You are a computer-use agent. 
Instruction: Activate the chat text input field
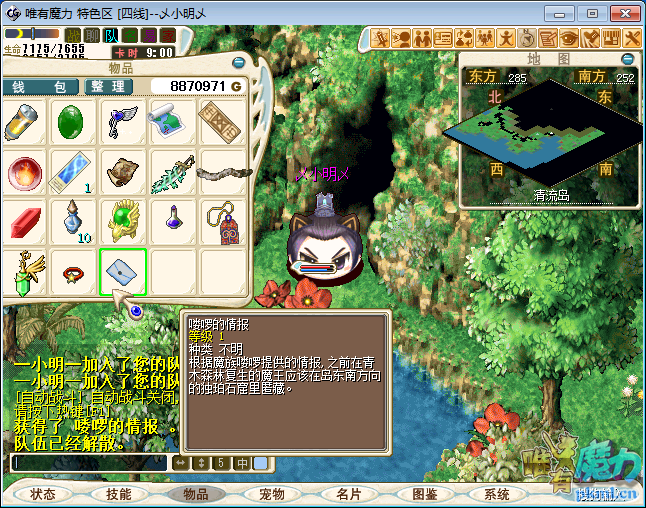(88, 463)
